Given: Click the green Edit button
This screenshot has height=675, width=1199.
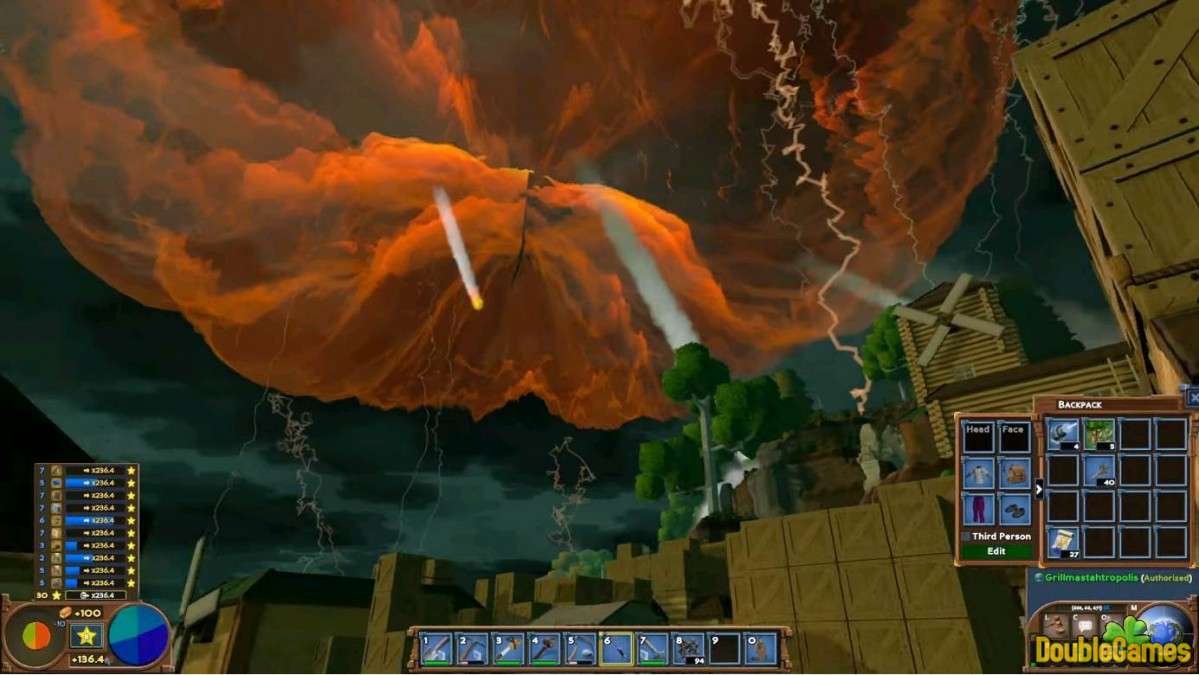Looking at the screenshot, I should 995,551.
